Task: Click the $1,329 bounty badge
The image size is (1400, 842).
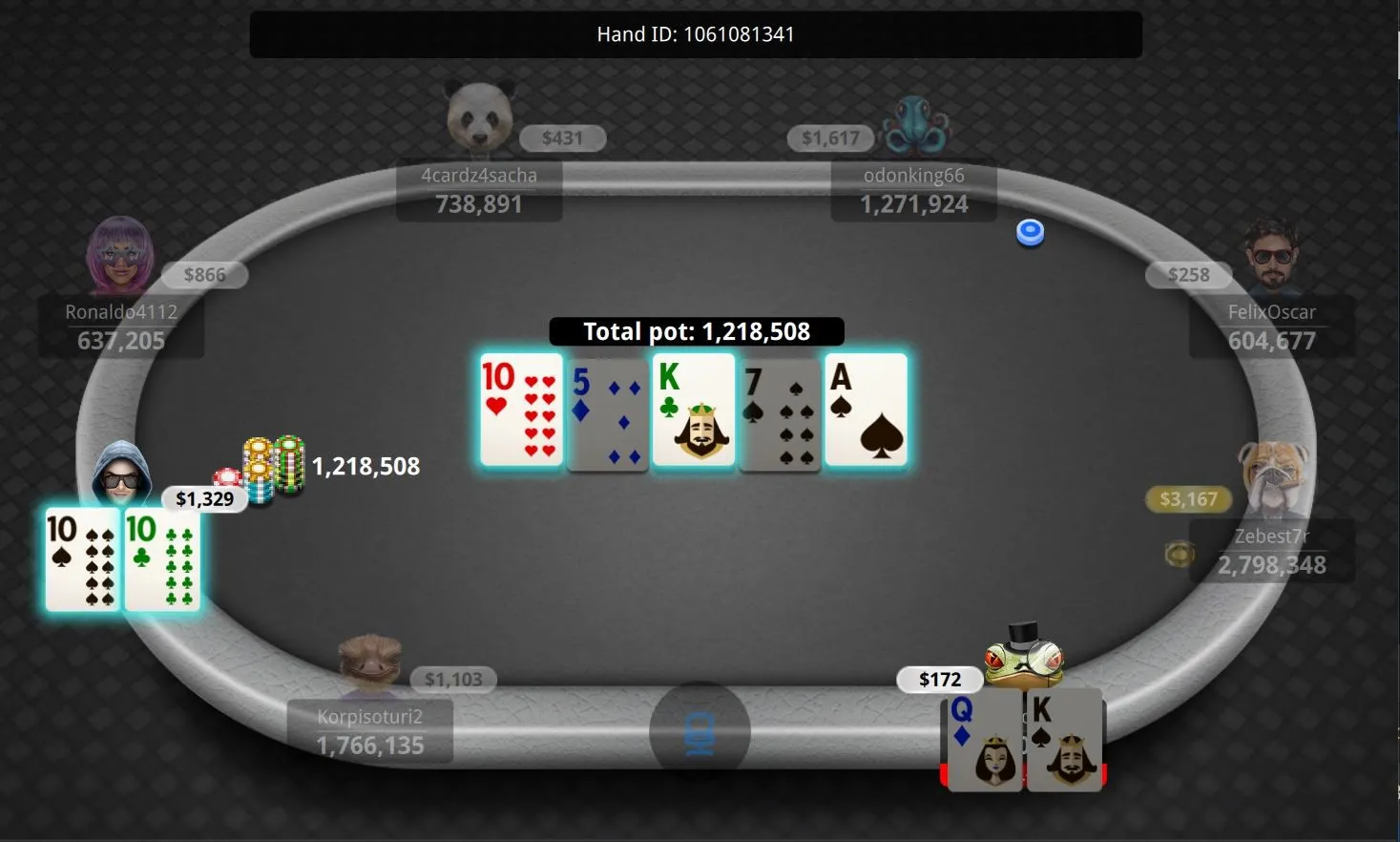Action: (204, 498)
